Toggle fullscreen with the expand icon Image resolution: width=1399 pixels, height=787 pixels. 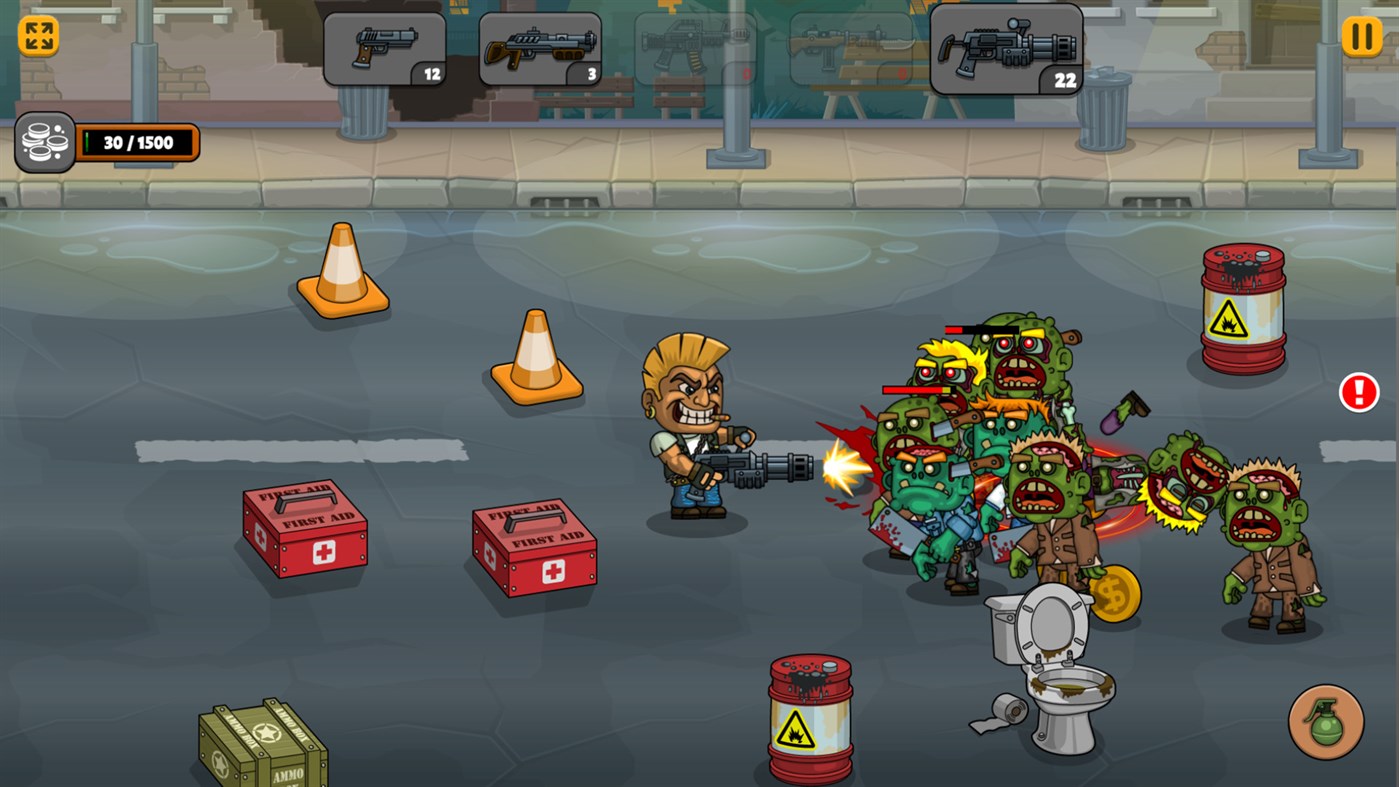37,37
